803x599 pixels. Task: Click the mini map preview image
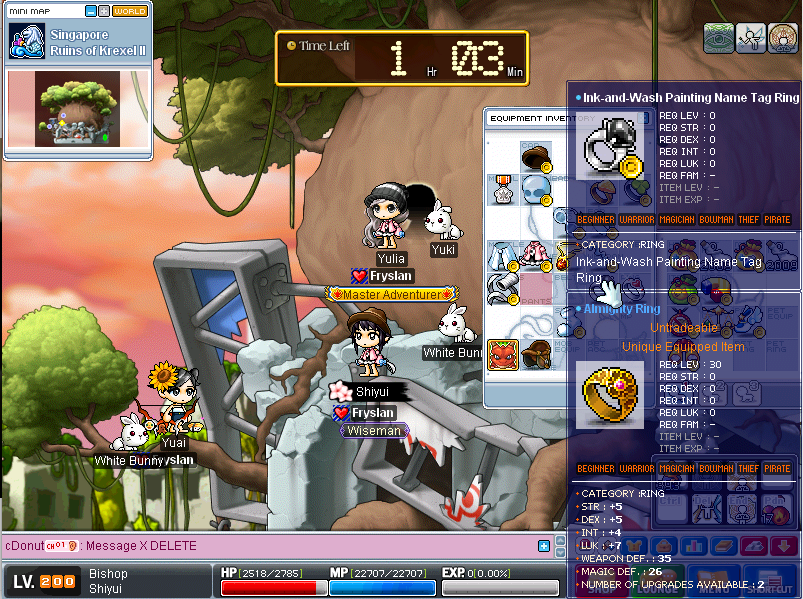(77, 109)
